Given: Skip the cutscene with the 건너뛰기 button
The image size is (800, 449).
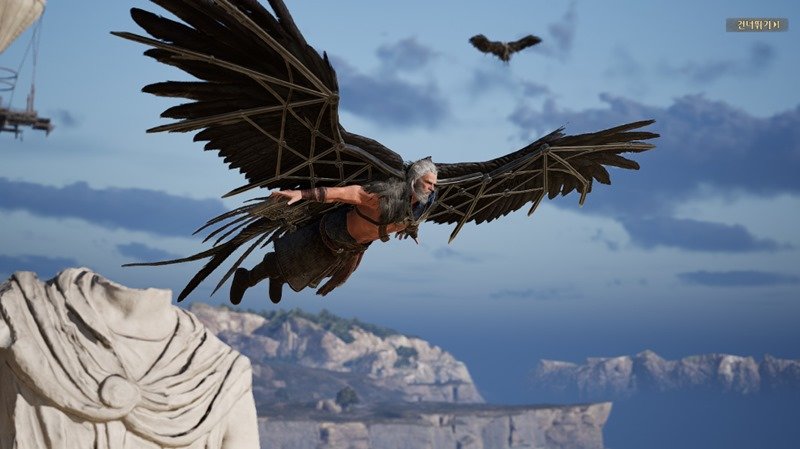Looking at the screenshot, I should tap(756, 25).
